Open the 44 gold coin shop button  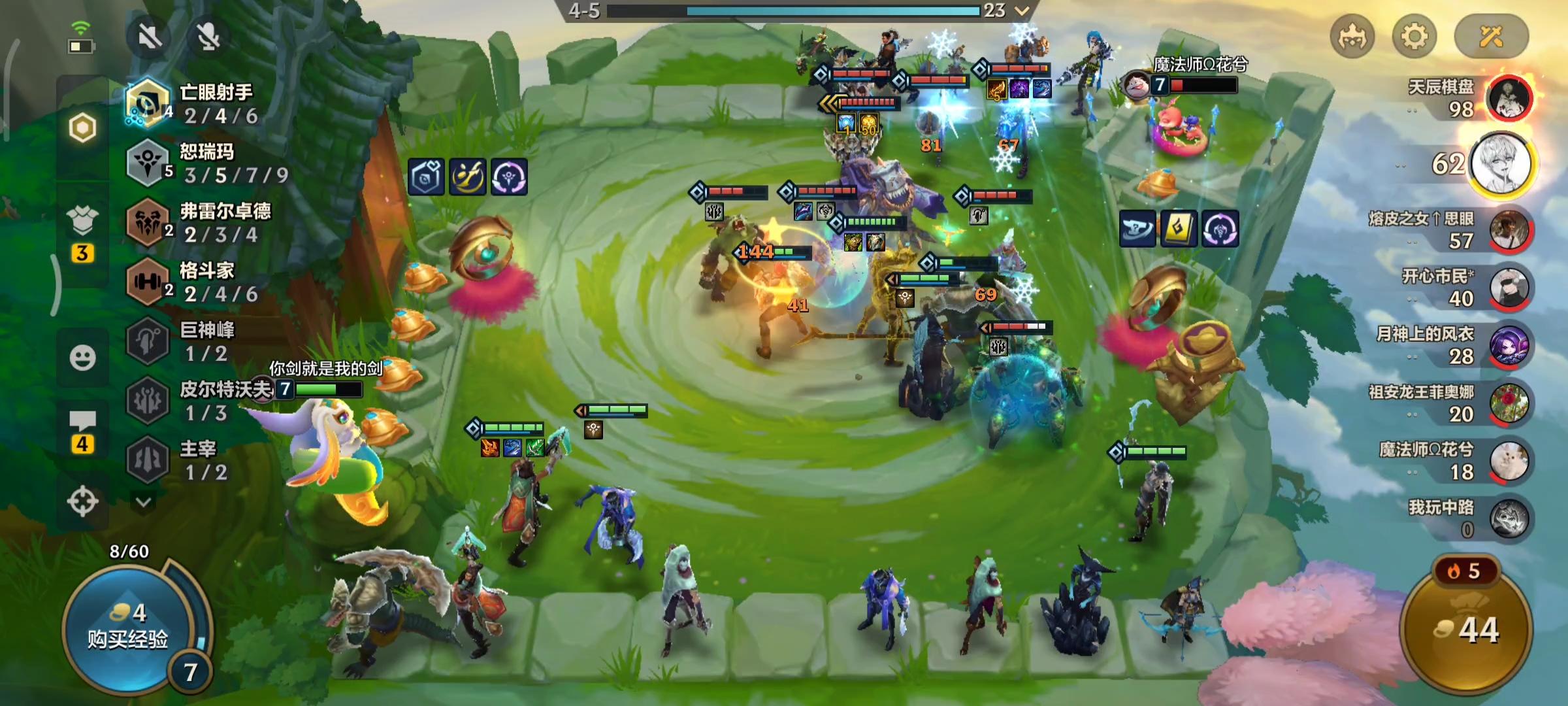coord(1467,630)
